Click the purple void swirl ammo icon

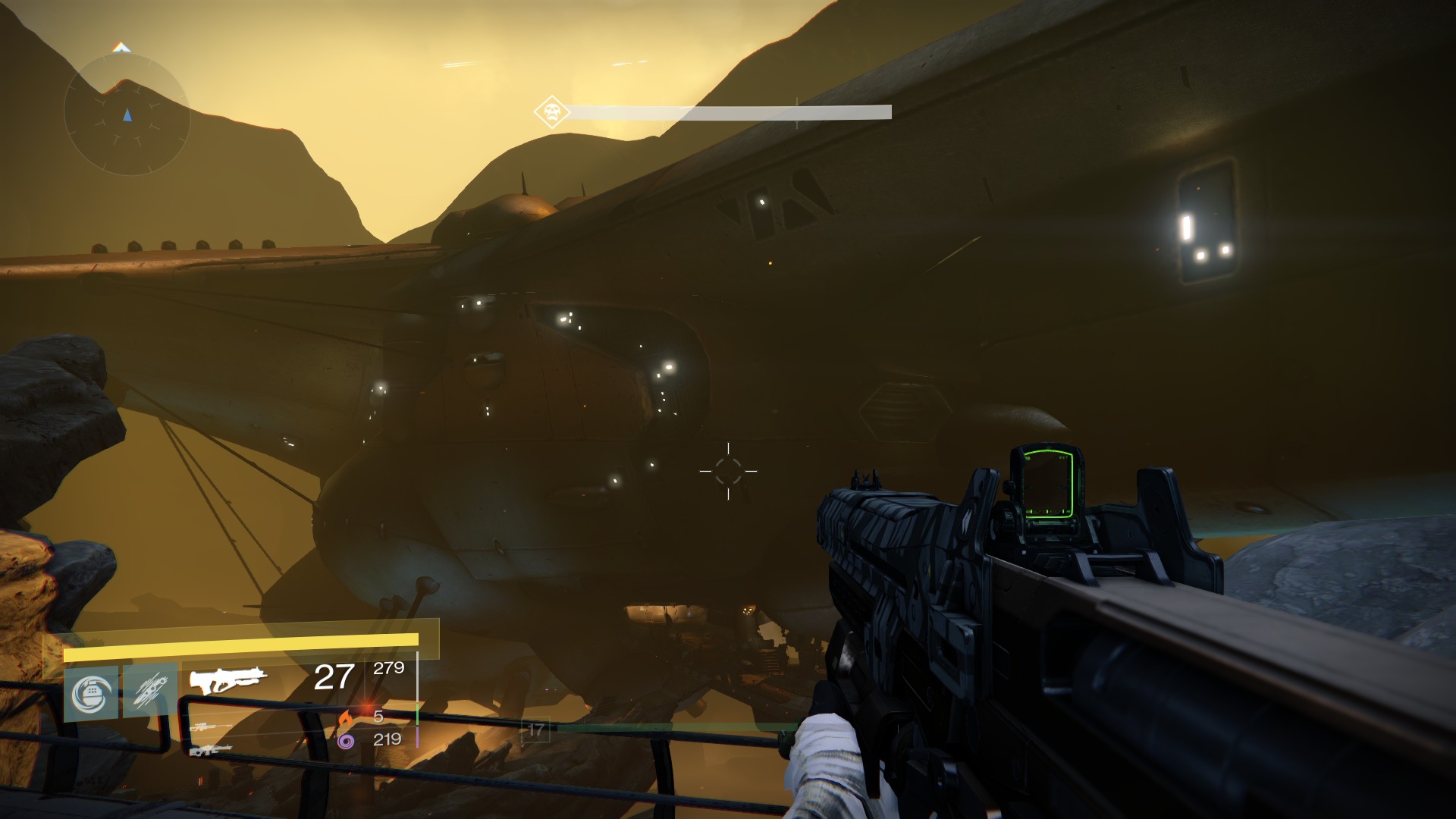(346, 740)
